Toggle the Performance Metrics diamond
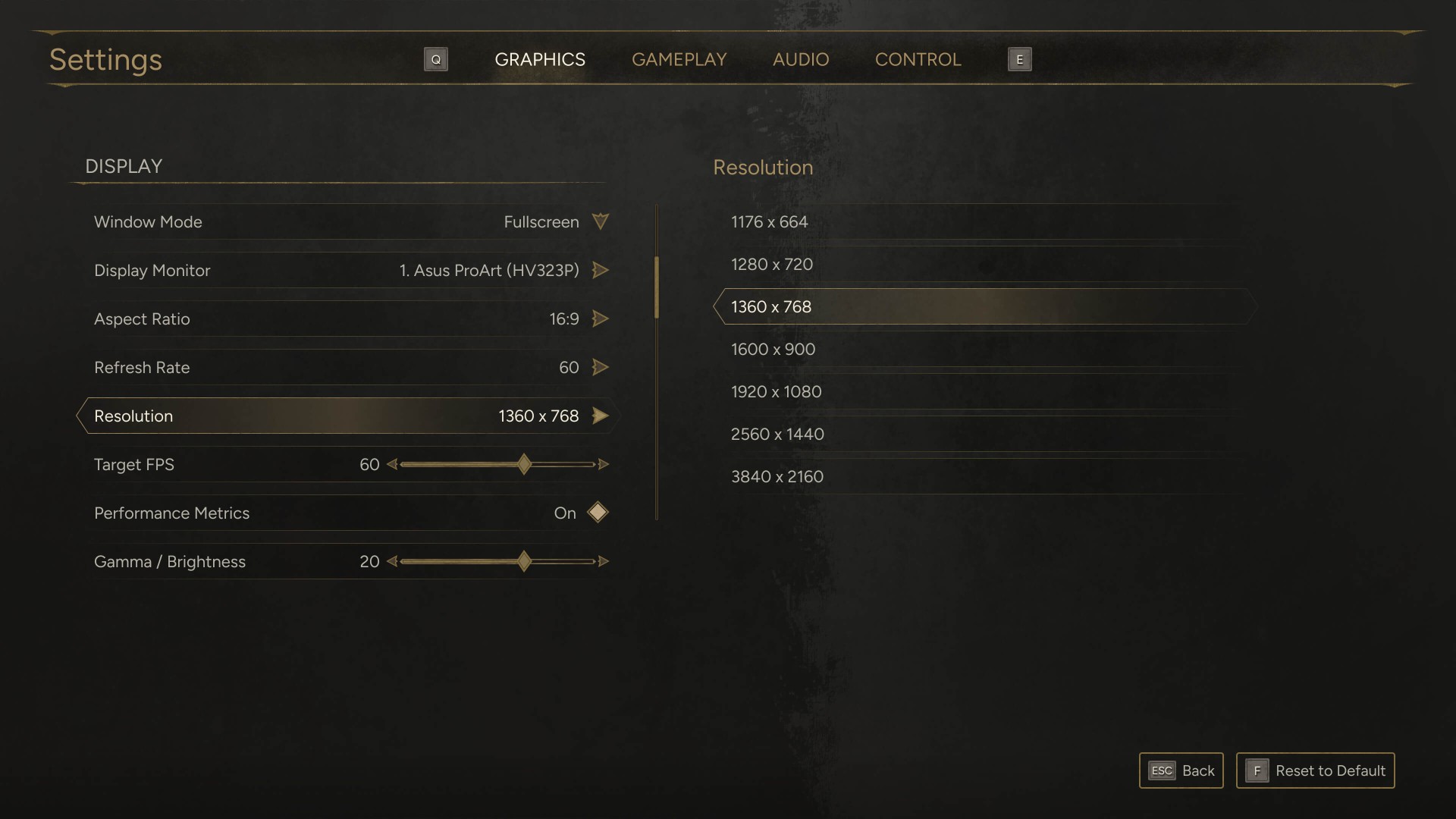 point(598,513)
